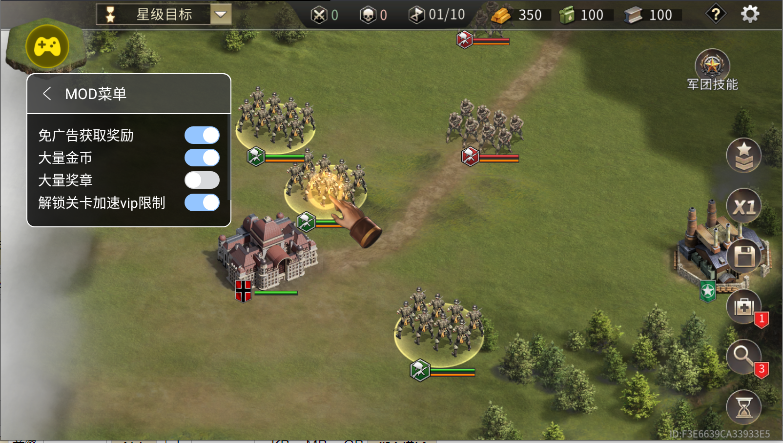783x443 pixels.
Task: Open the help question mark
Action: coord(715,14)
